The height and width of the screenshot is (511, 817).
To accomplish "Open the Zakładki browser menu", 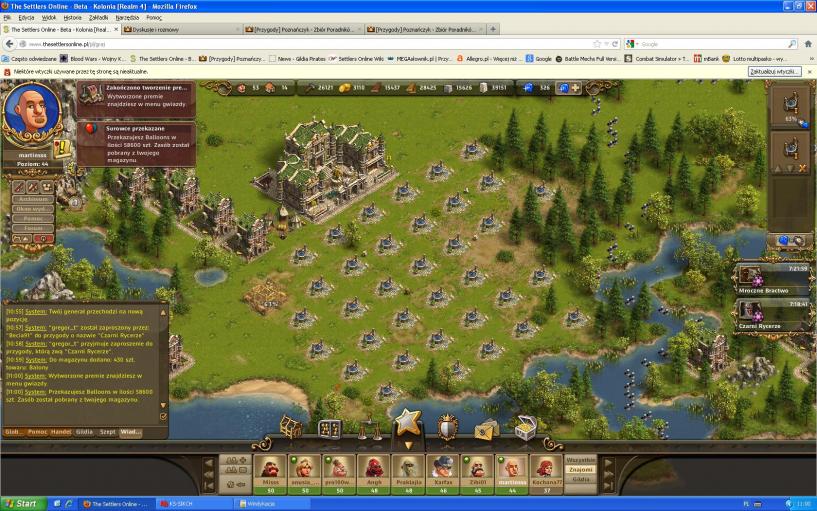I will [x=97, y=17].
